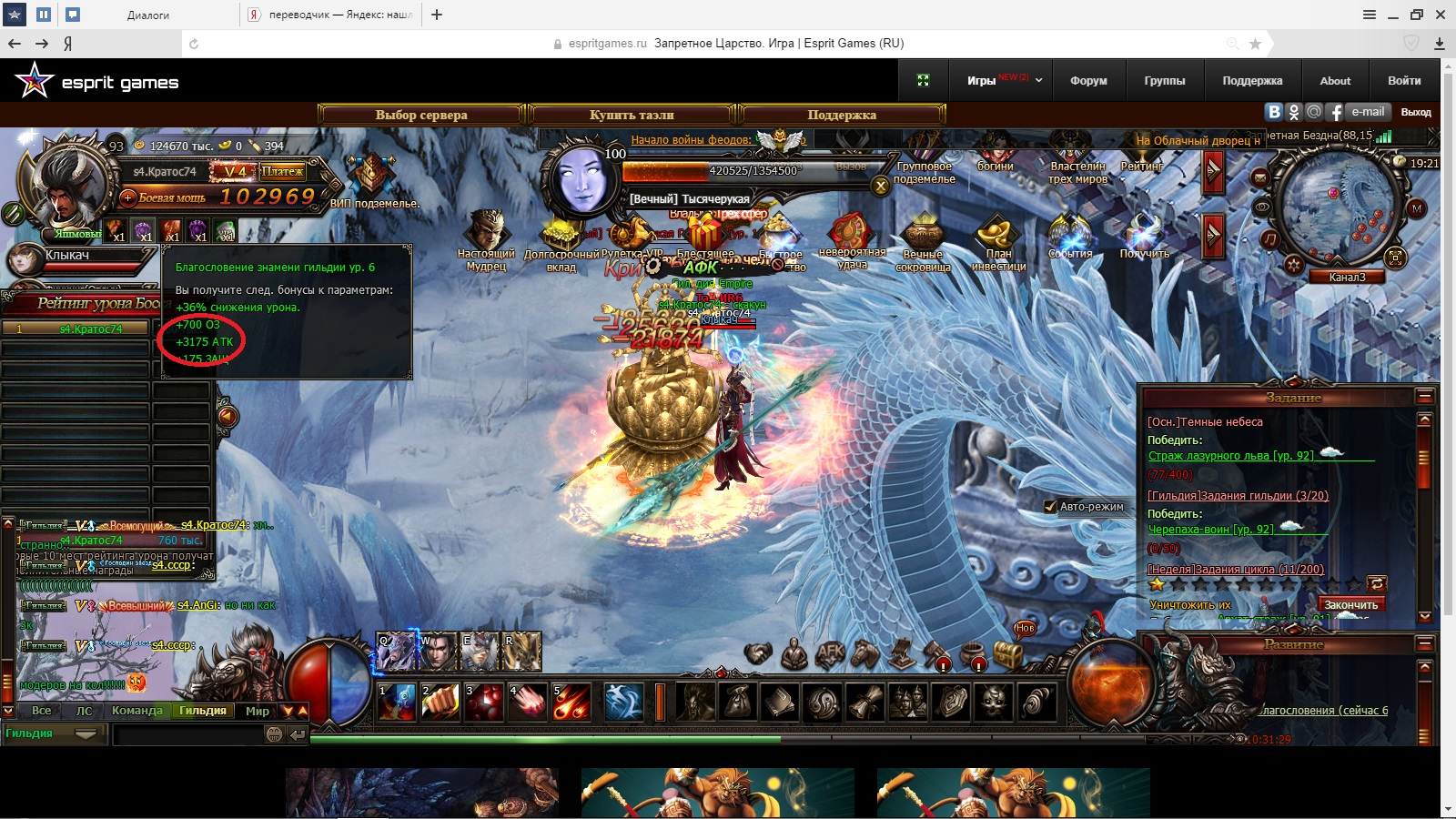Open the План инвестиции icon
Viewport: 1456px width, 819px height.
(x=998, y=242)
